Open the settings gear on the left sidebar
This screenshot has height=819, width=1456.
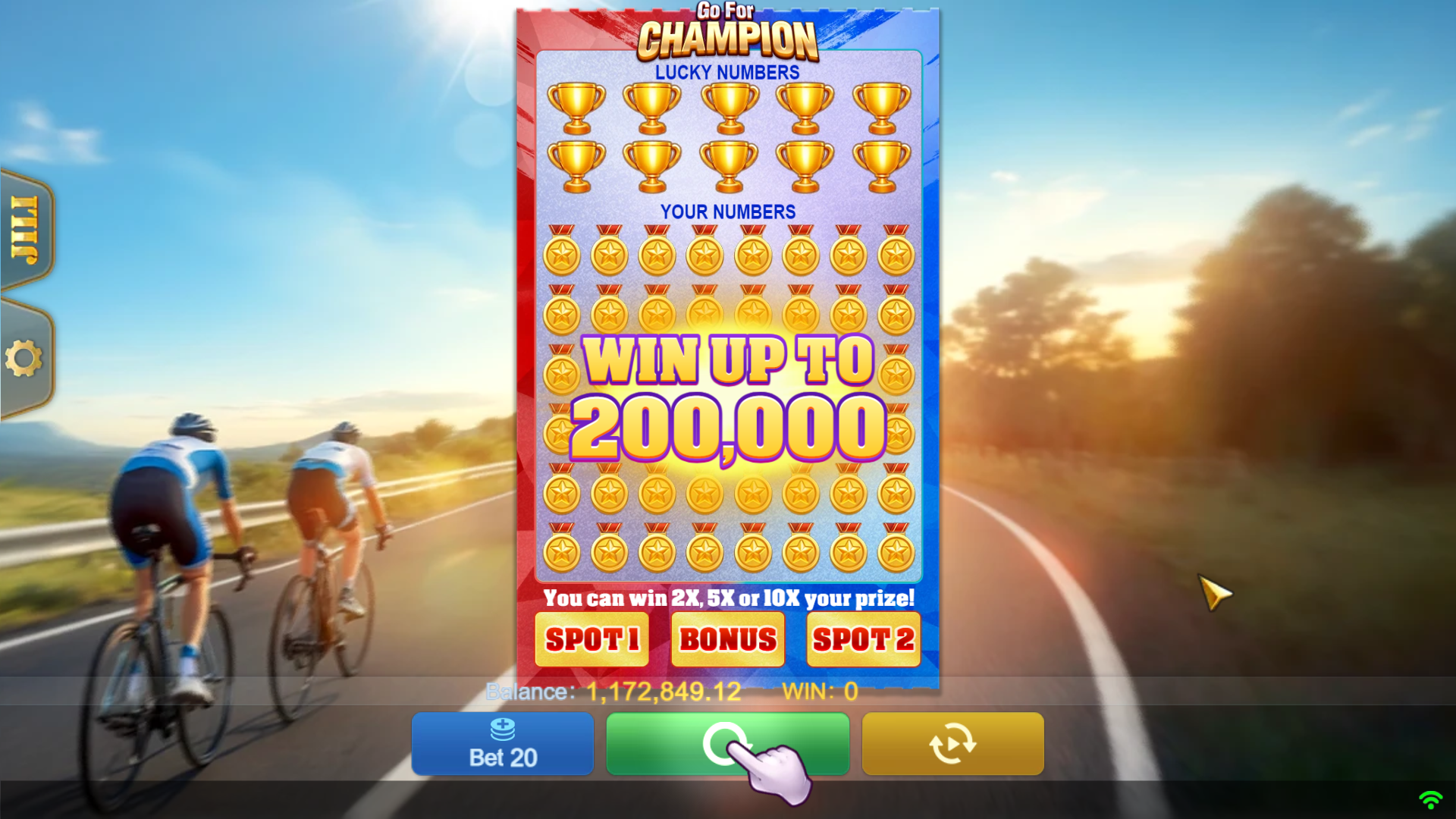click(x=25, y=356)
